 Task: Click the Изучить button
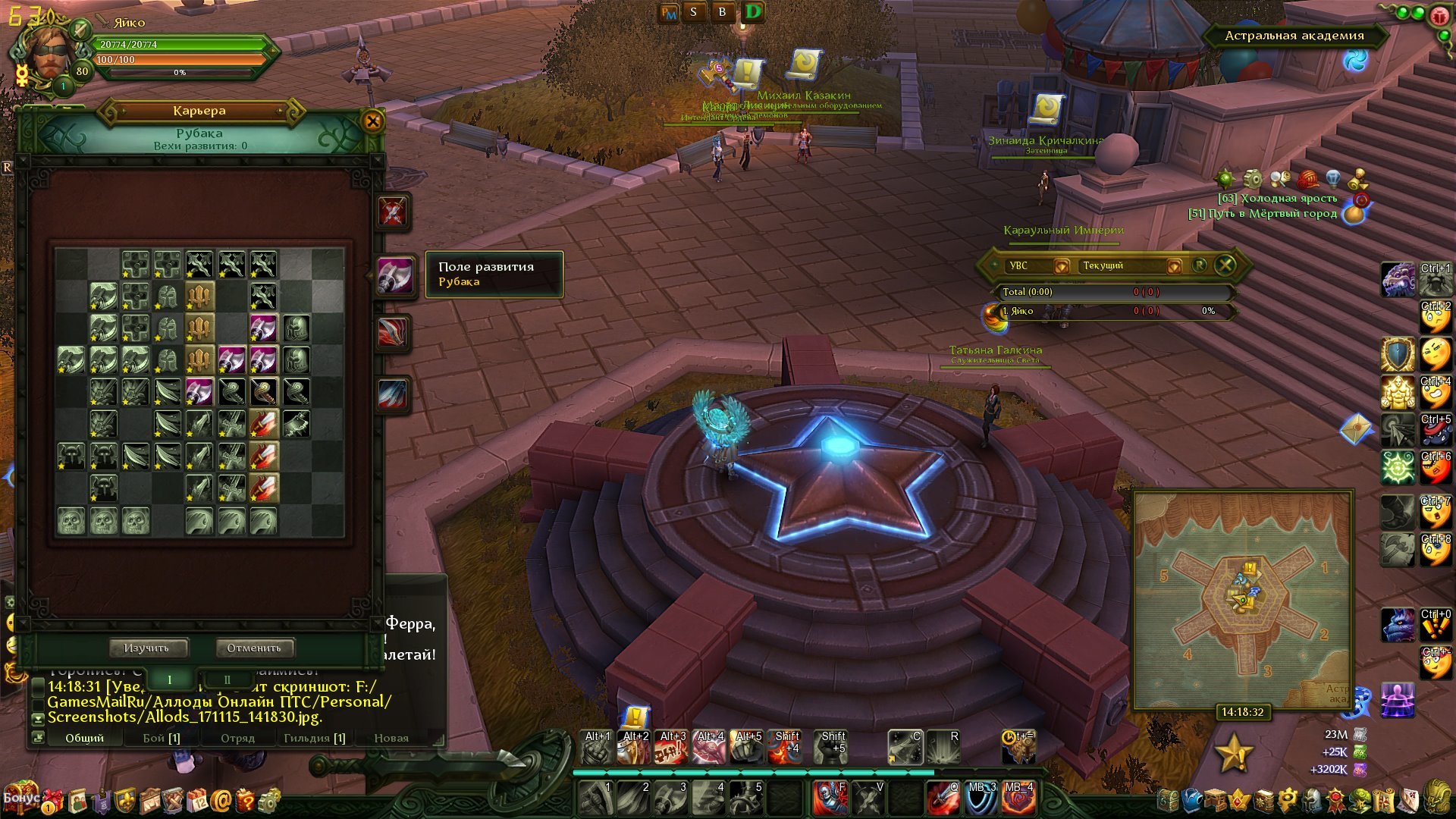[146, 648]
